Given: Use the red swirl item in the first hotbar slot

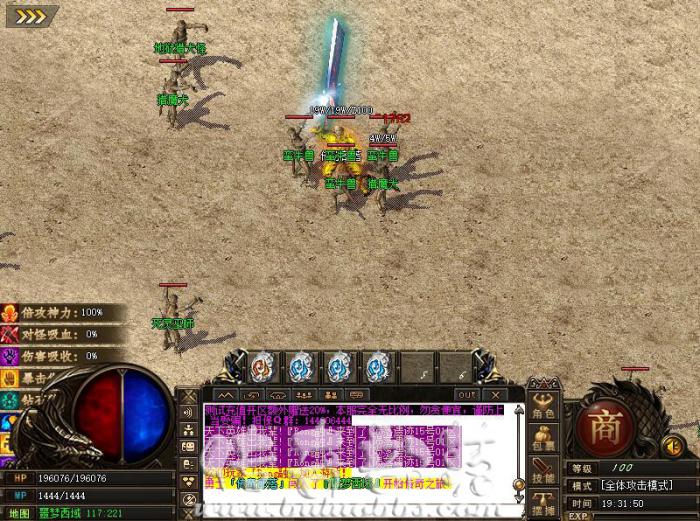Looking at the screenshot, I should point(261,365).
